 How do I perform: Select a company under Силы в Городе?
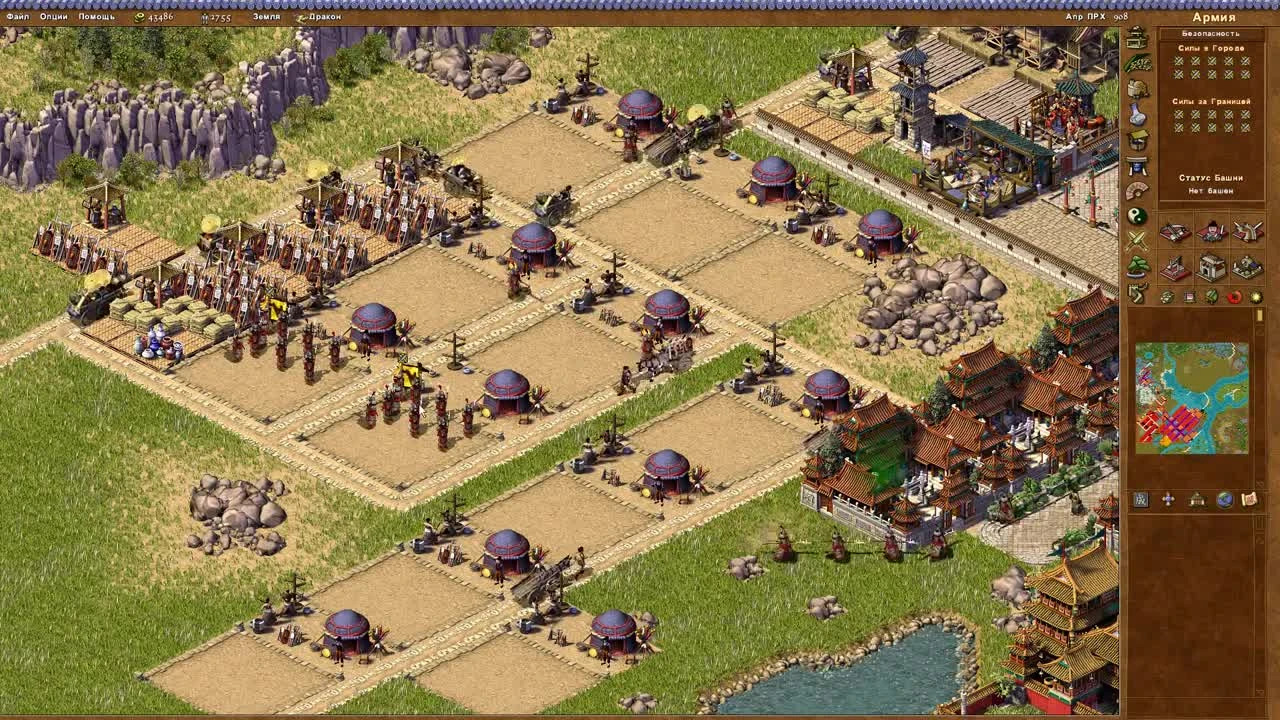pos(1178,62)
